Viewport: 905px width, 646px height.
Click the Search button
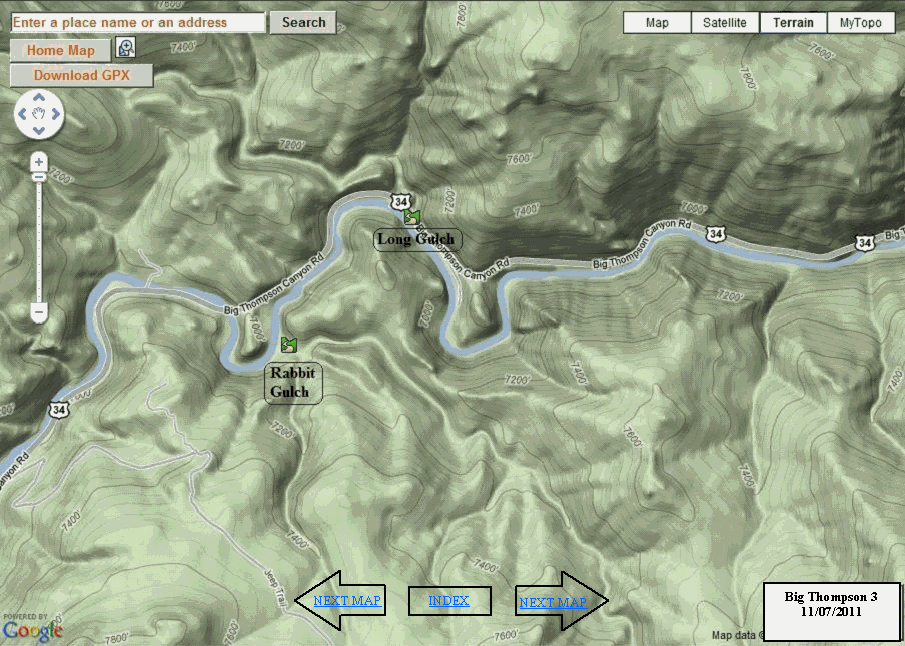pos(303,22)
